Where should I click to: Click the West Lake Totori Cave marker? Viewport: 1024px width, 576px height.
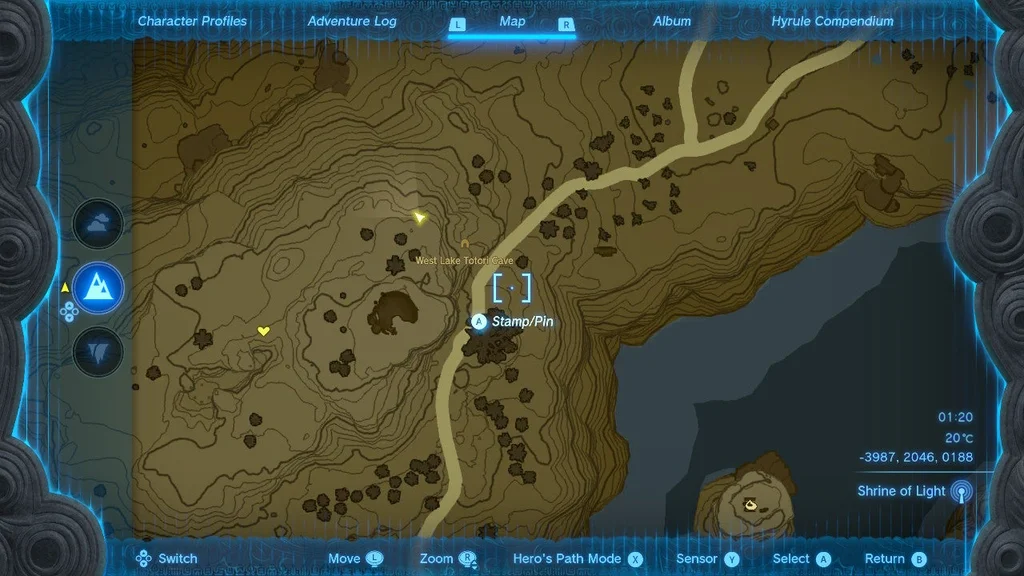(x=465, y=243)
